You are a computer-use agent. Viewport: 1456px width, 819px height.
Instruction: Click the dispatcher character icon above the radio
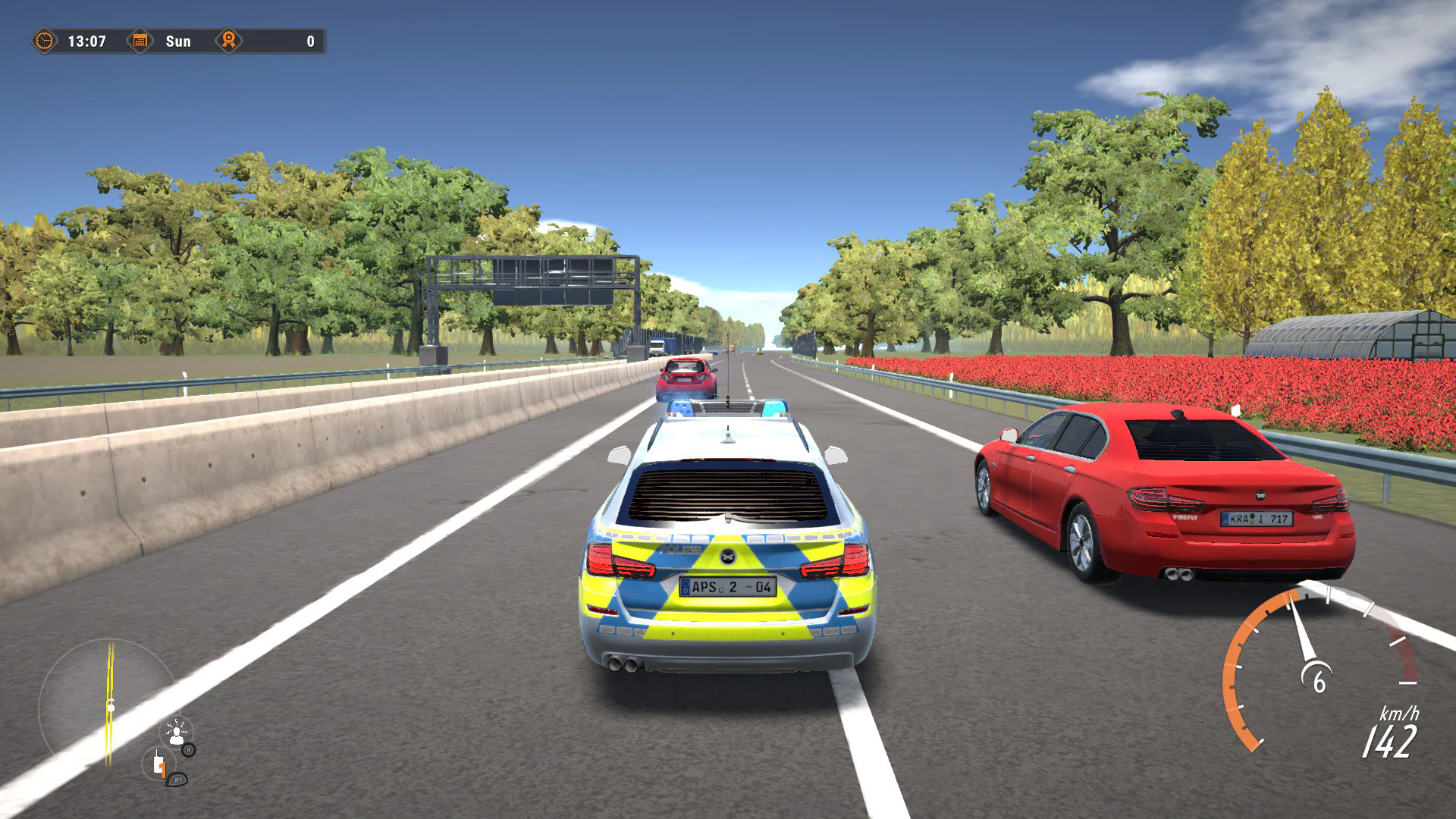tap(177, 734)
